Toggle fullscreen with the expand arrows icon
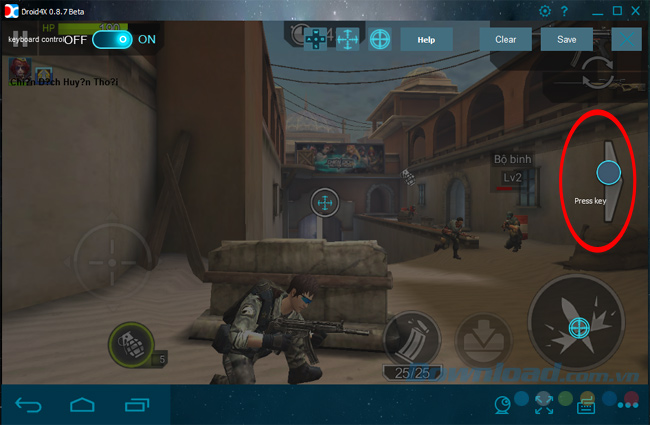Image resolution: width=650 pixels, height=425 pixels. point(545,404)
